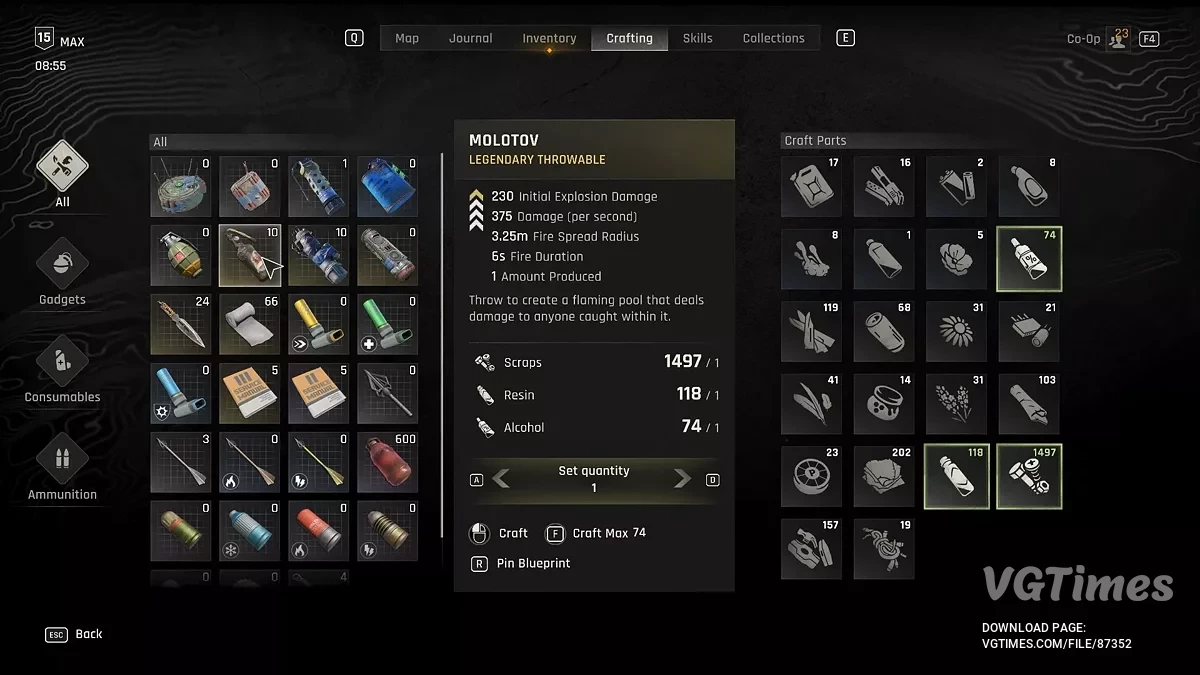Show the Skills tab
1200x675 pixels.
click(697, 38)
